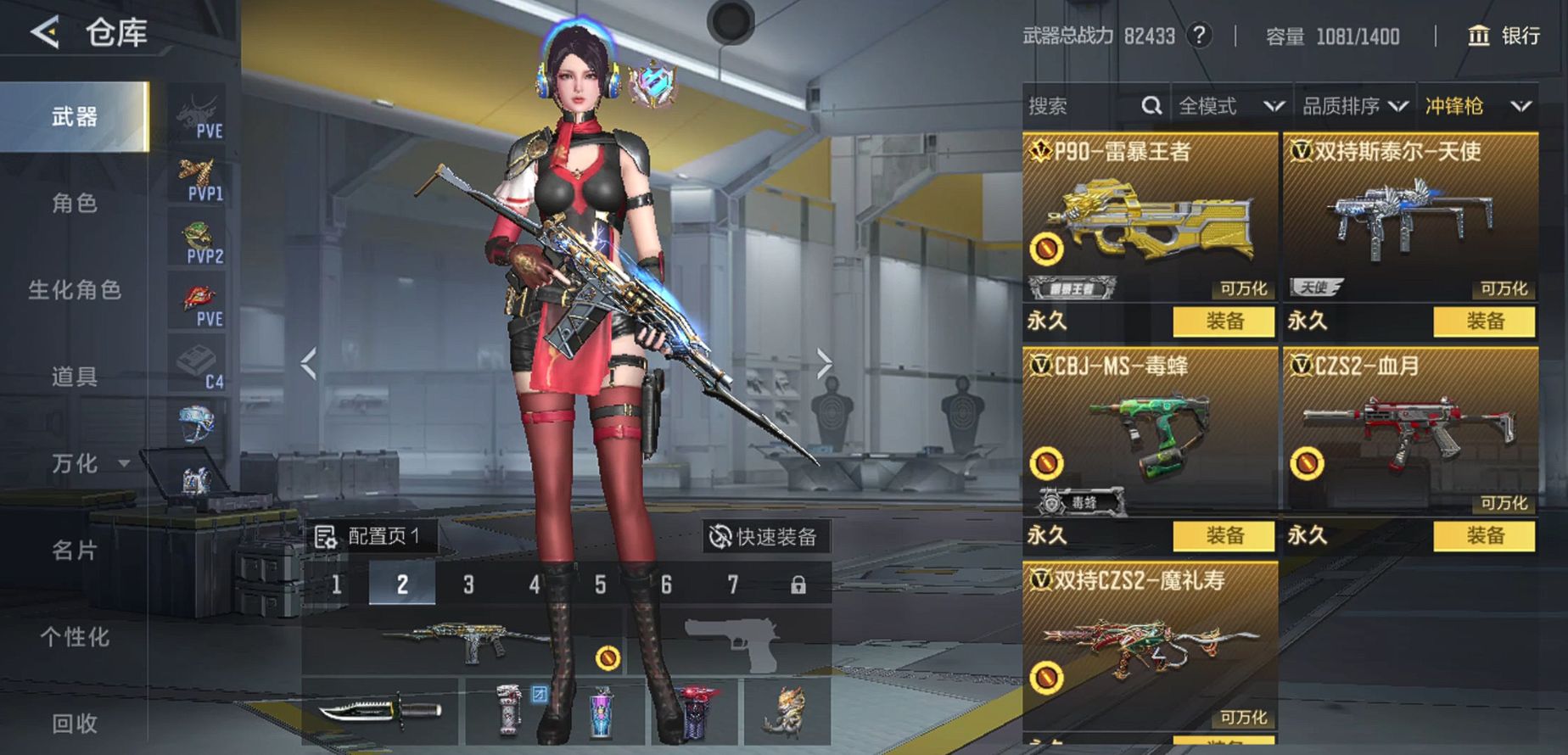Open the 生化角色 category
This screenshot has height=755, width=1568.
(x=75, y=290)
